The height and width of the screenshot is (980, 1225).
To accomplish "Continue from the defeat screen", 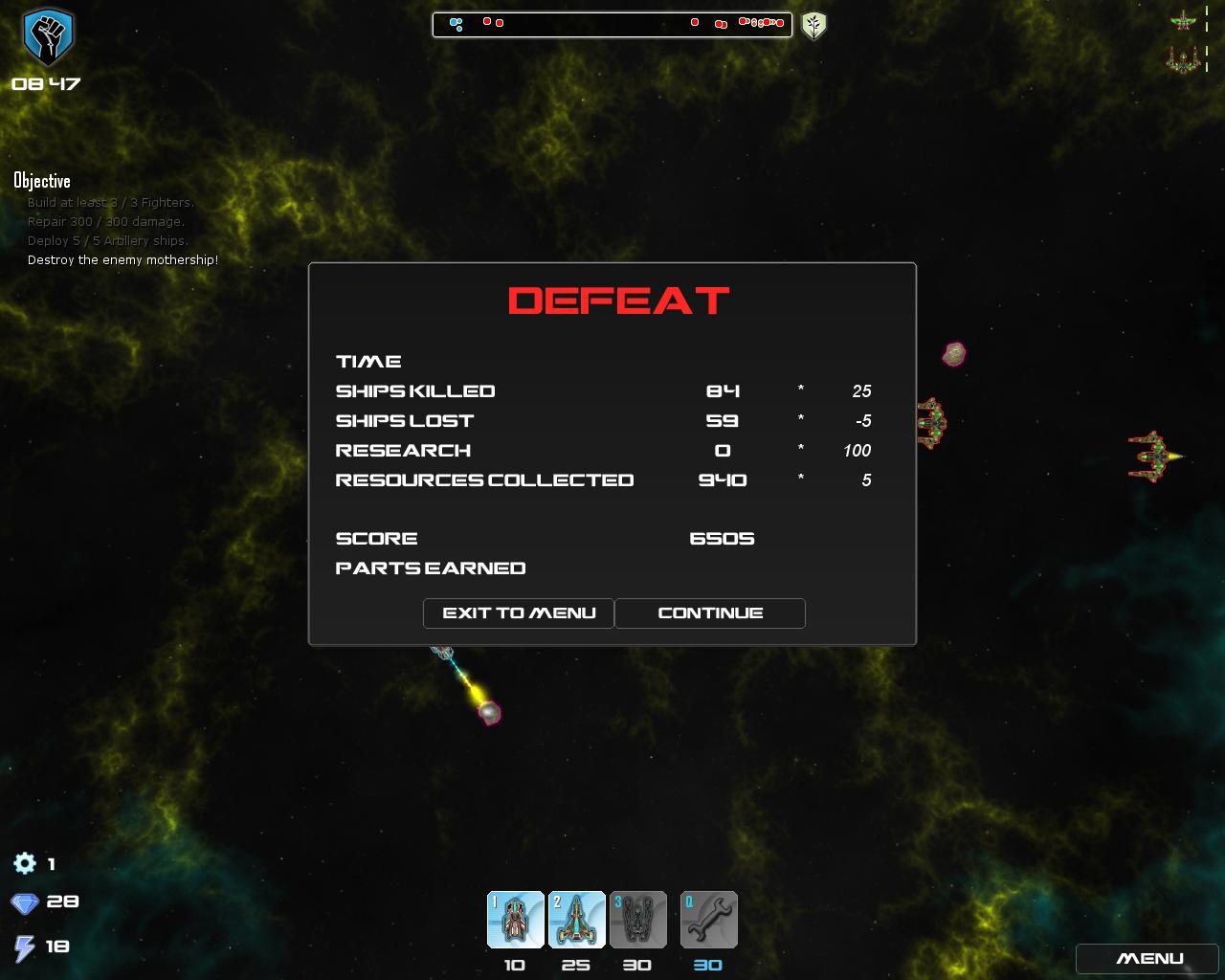I will [x=710, y=613].
